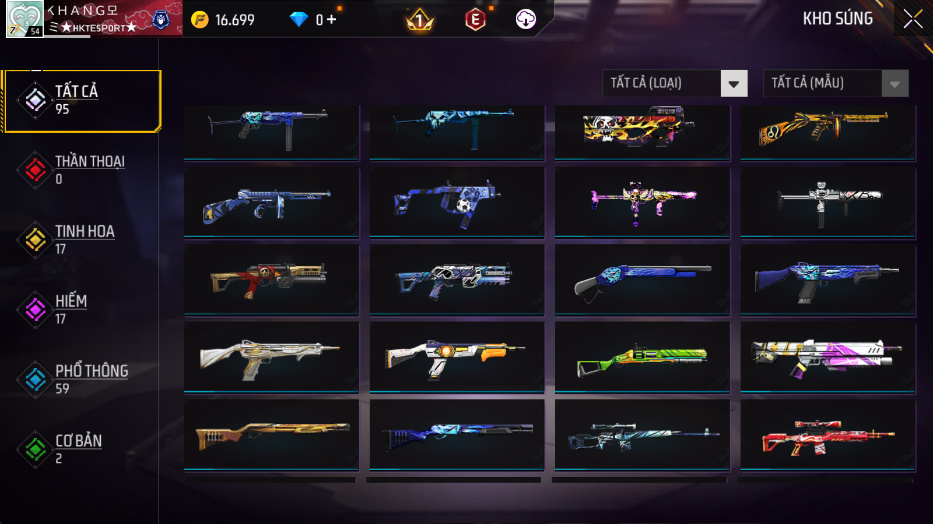The image size is (933, 524).
Task: Click the gold rank number one badge
Action: 420,19
